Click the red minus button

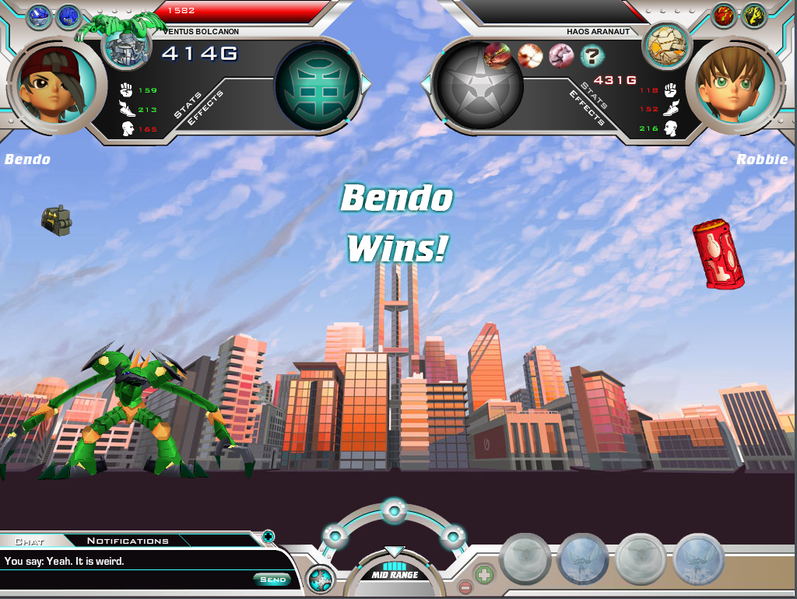tap(465, 587)
